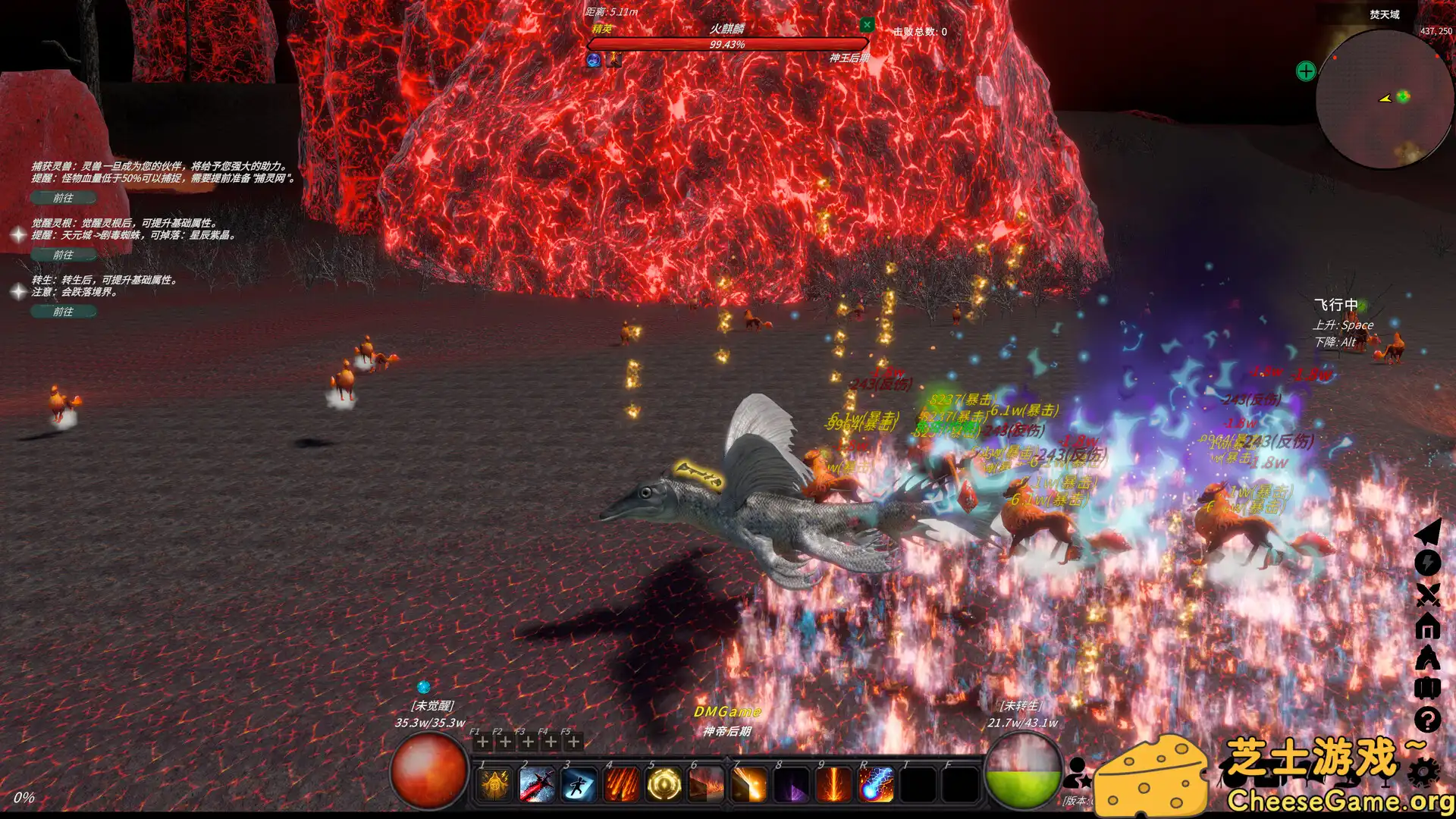This screenshot has height=819, width=1456.
Task: Cast the orange light beam skill in slot 7
Action: (x=749, y=784)
